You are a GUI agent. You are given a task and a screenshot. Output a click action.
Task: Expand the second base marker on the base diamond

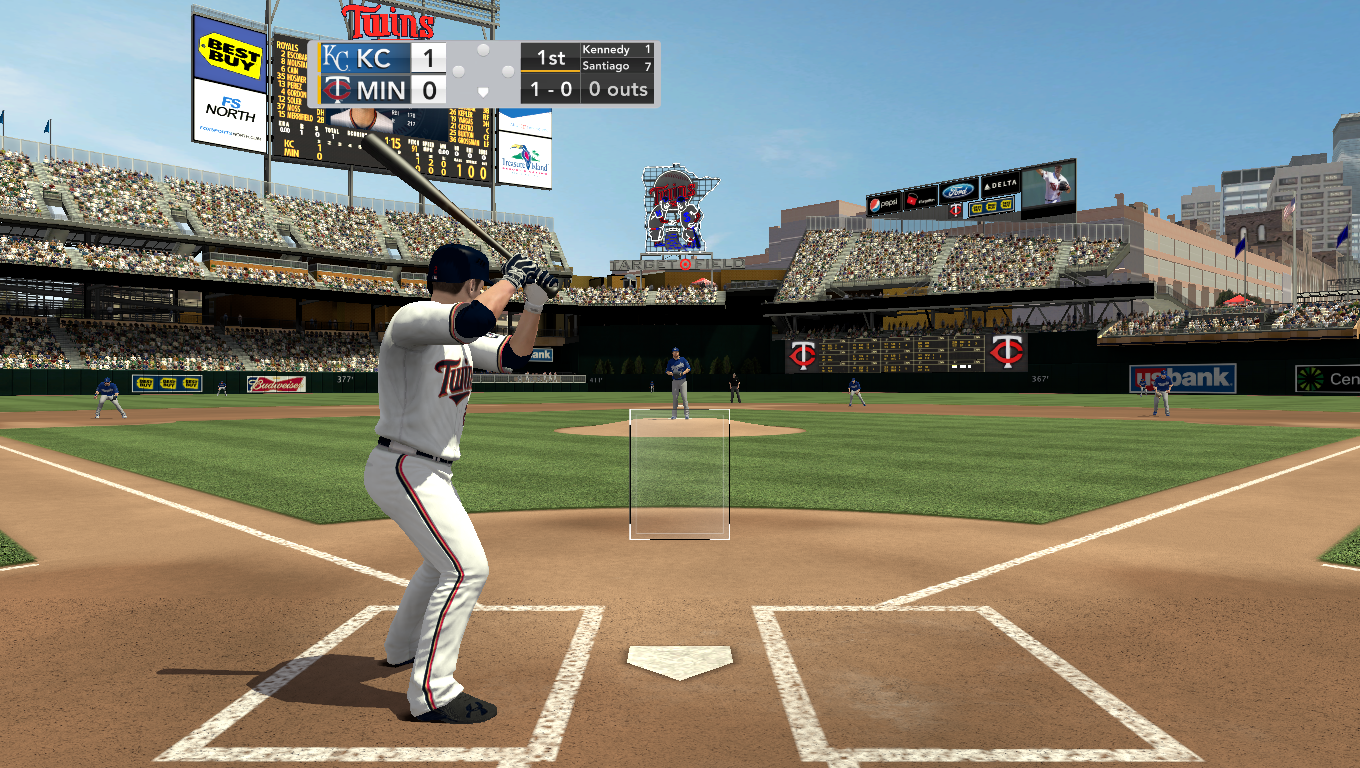[482, 49]
